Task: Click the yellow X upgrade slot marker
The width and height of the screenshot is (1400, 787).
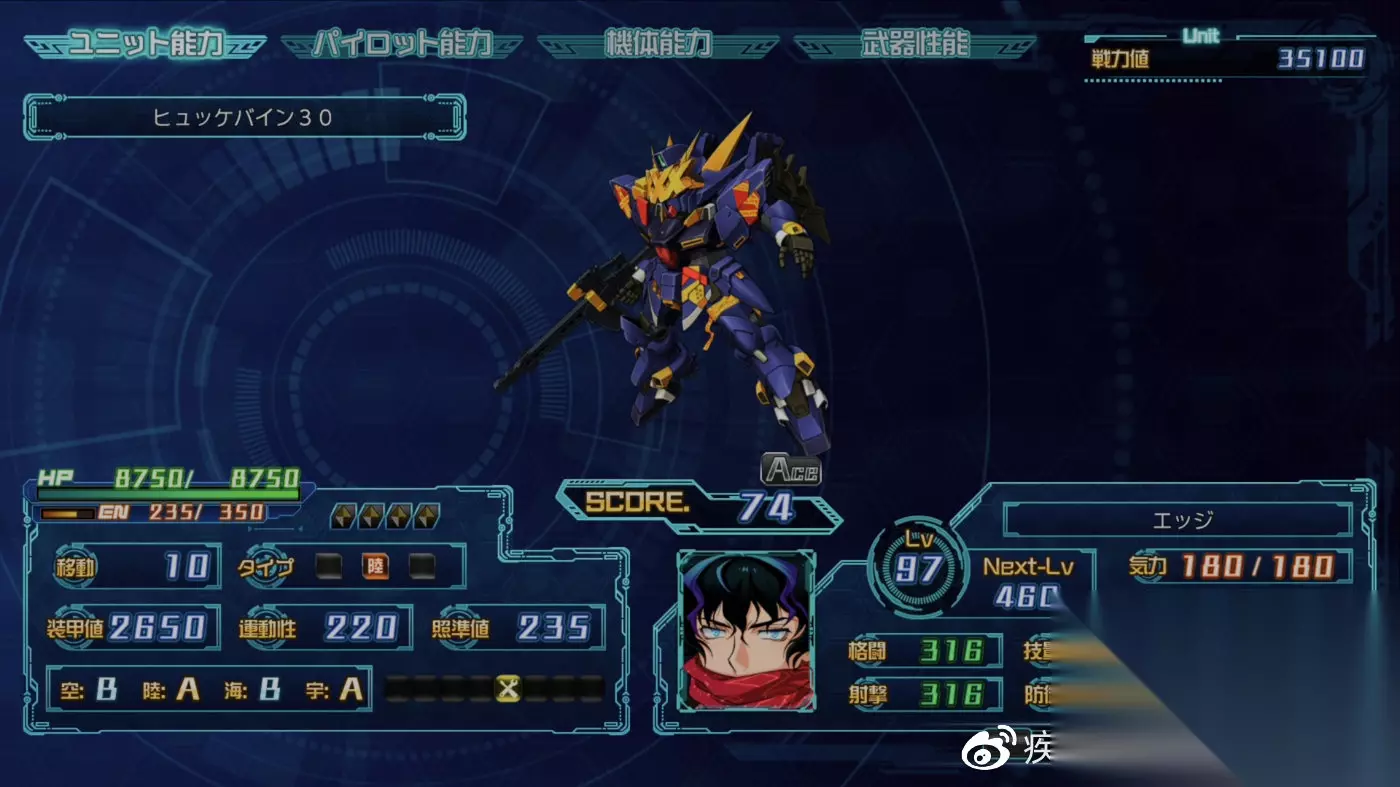Action: click(509, 688)
